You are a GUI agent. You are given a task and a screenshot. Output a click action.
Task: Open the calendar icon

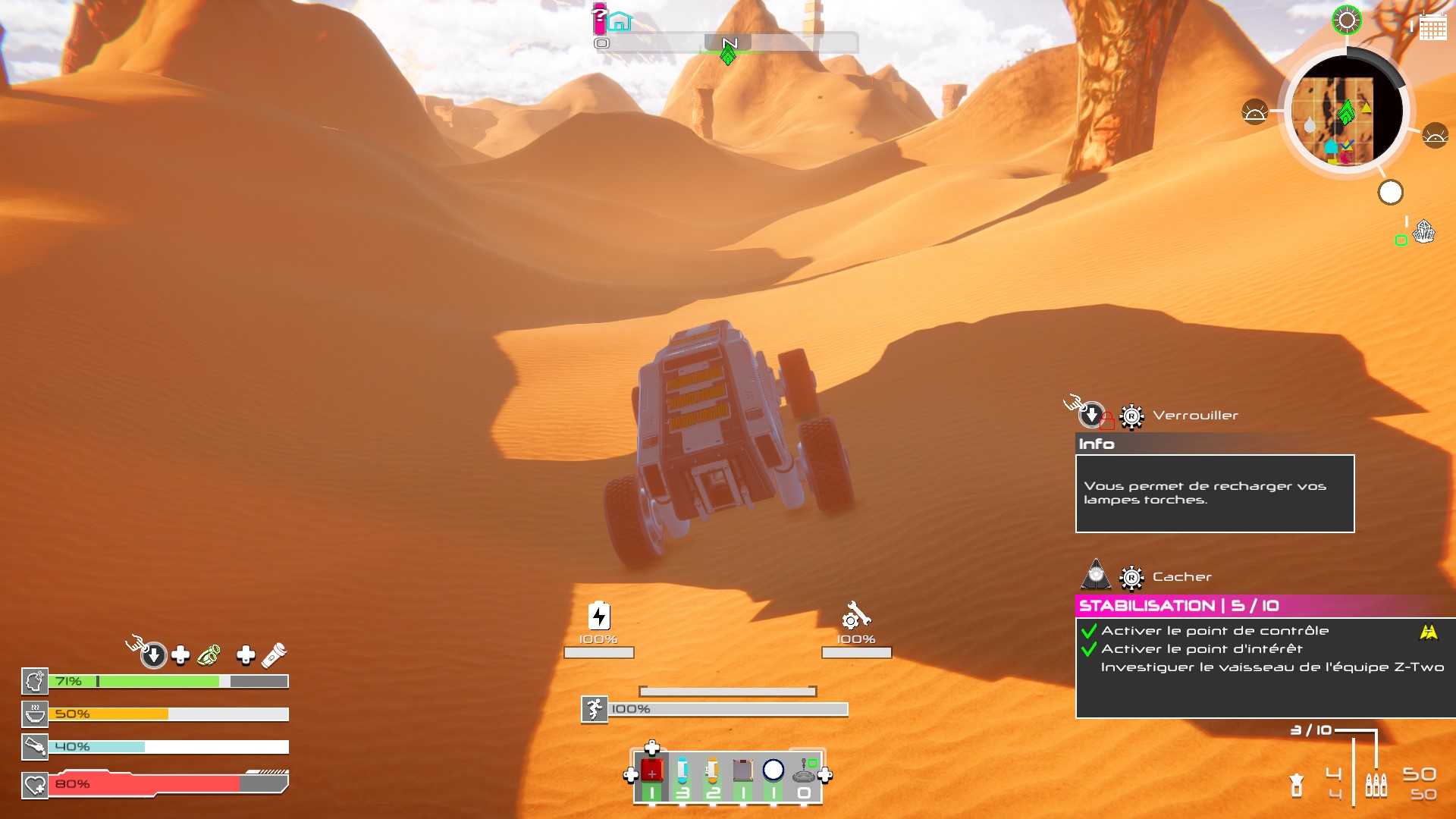tap(1432, 27)
